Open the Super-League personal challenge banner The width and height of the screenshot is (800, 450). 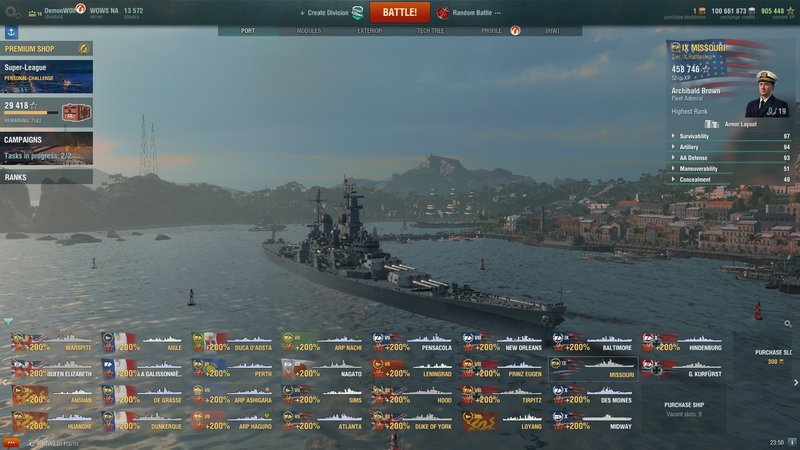[46, 77]
